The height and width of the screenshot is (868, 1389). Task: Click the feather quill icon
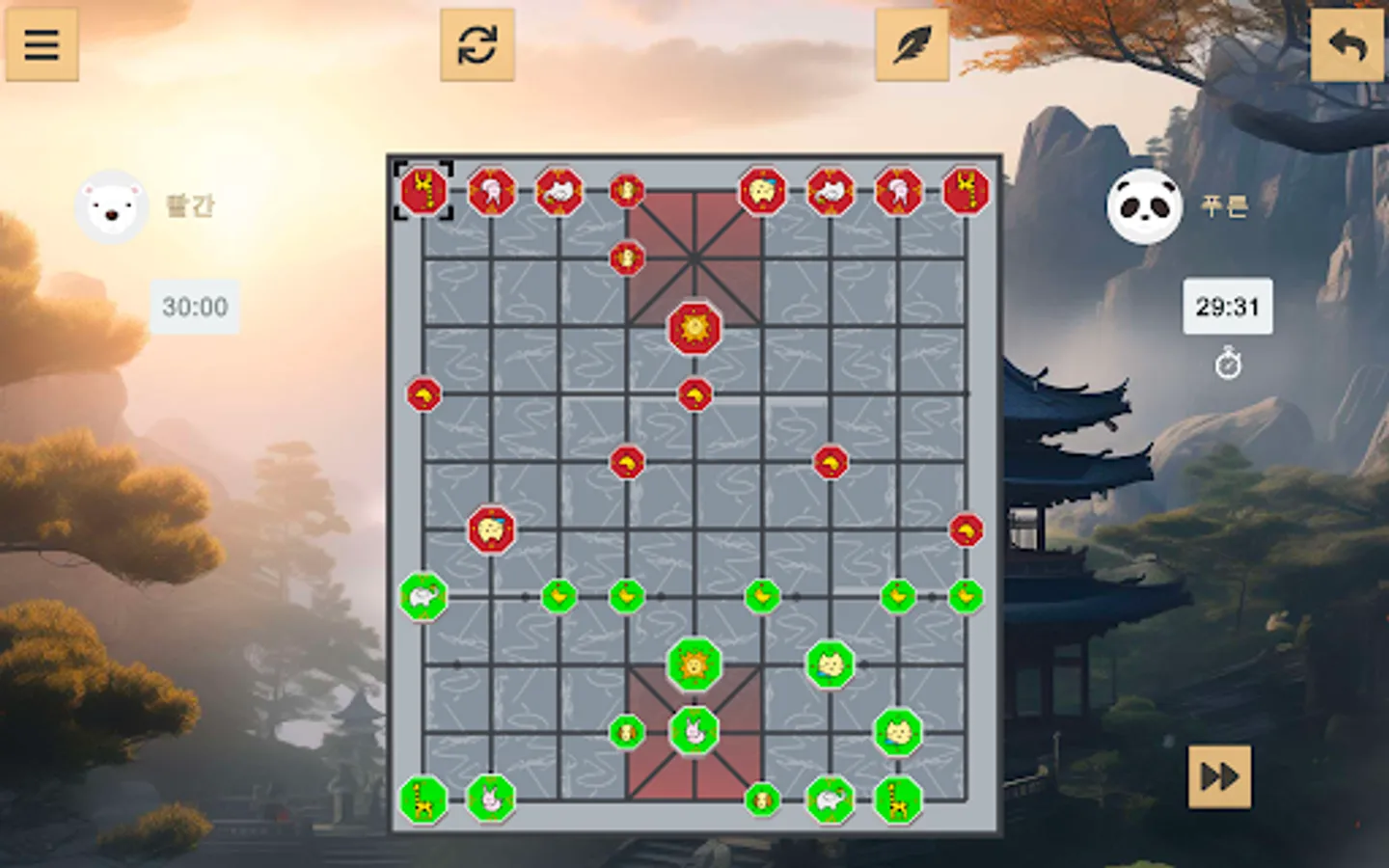click(912, 44)
